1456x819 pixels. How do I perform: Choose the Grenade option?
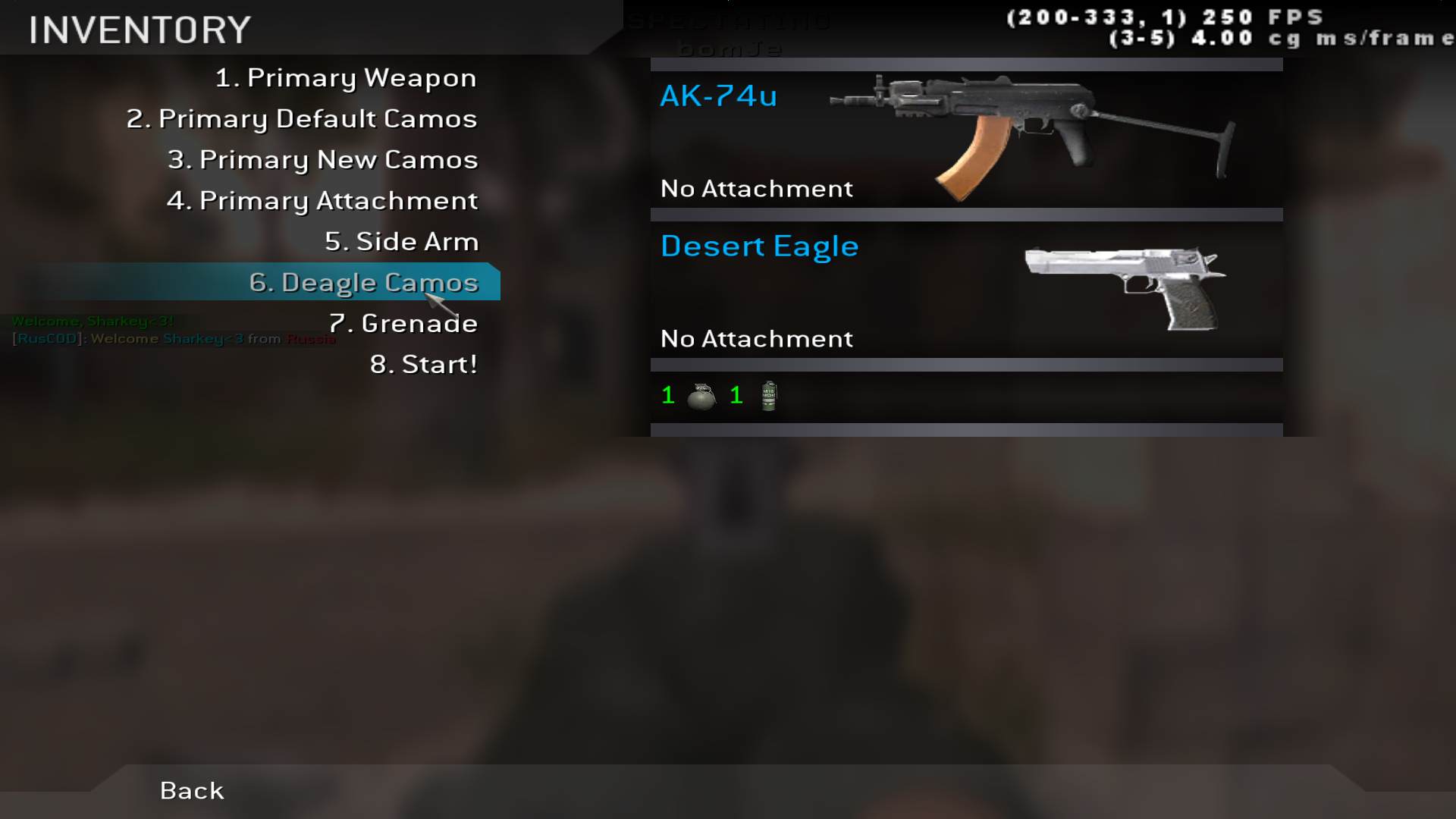click(x=403, y=324)
